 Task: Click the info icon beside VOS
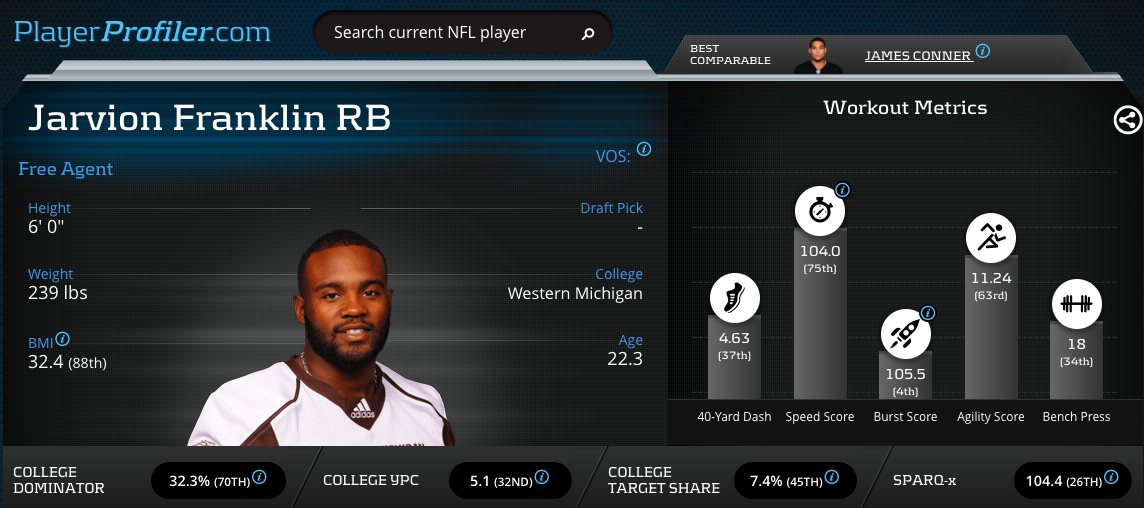[644, 149]
